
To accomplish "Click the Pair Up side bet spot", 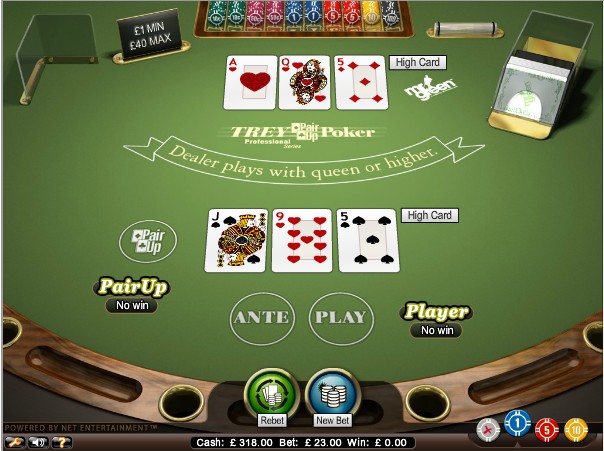I will [x=148, y=241].
